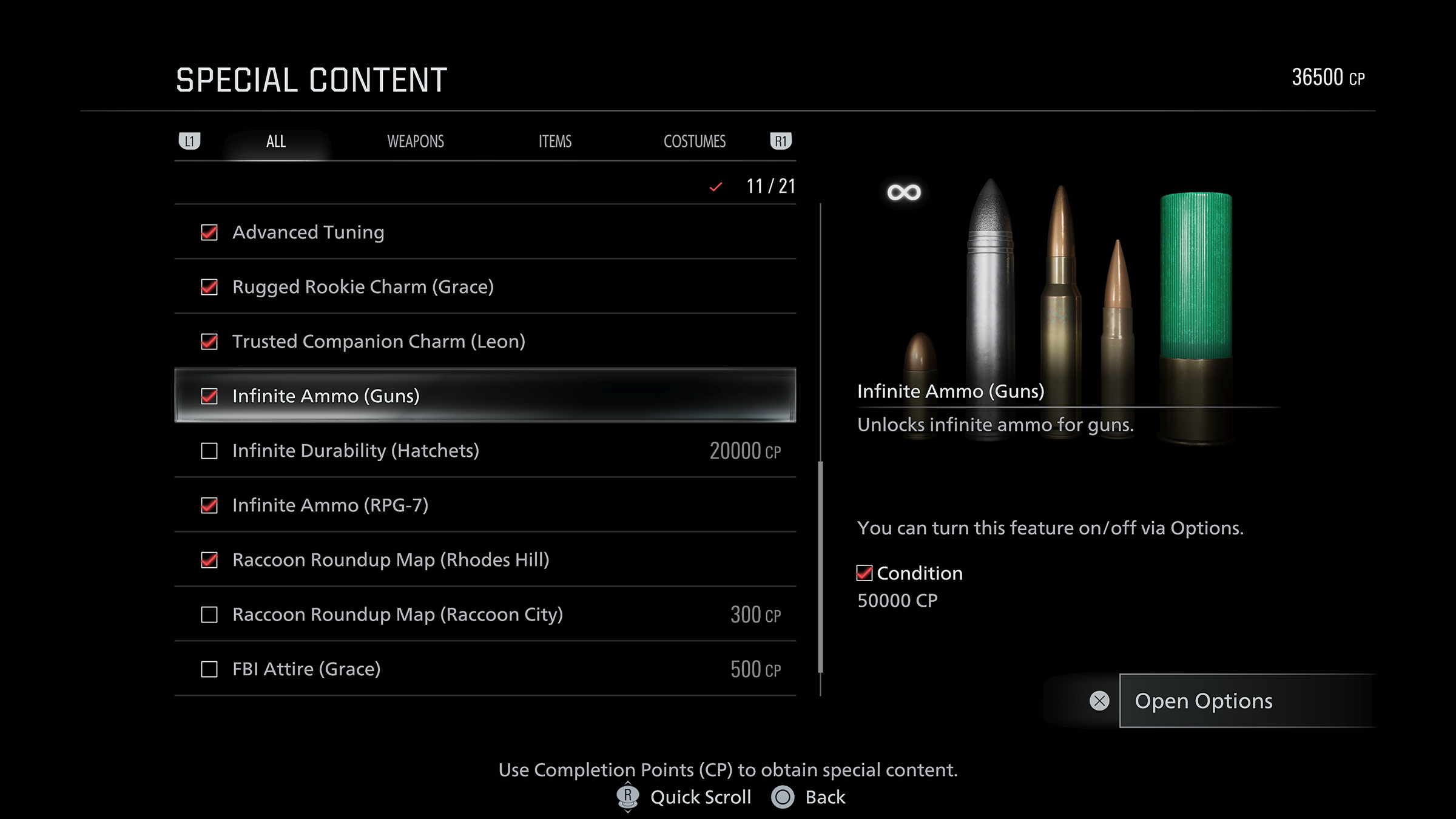Switch to the ITEMS category
1456x819 pixels.
point(555,142)
